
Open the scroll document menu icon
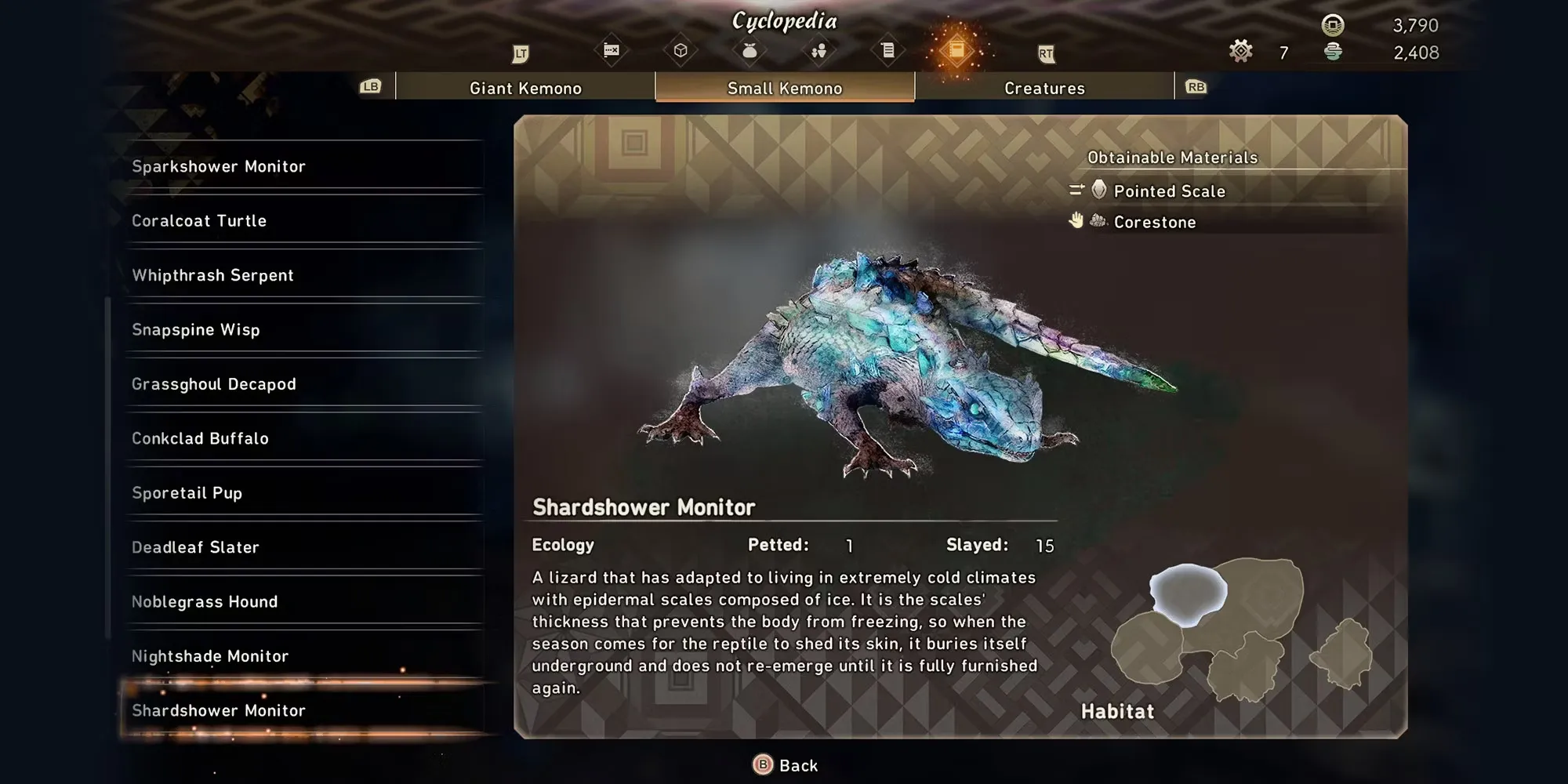tap(887, 51)
